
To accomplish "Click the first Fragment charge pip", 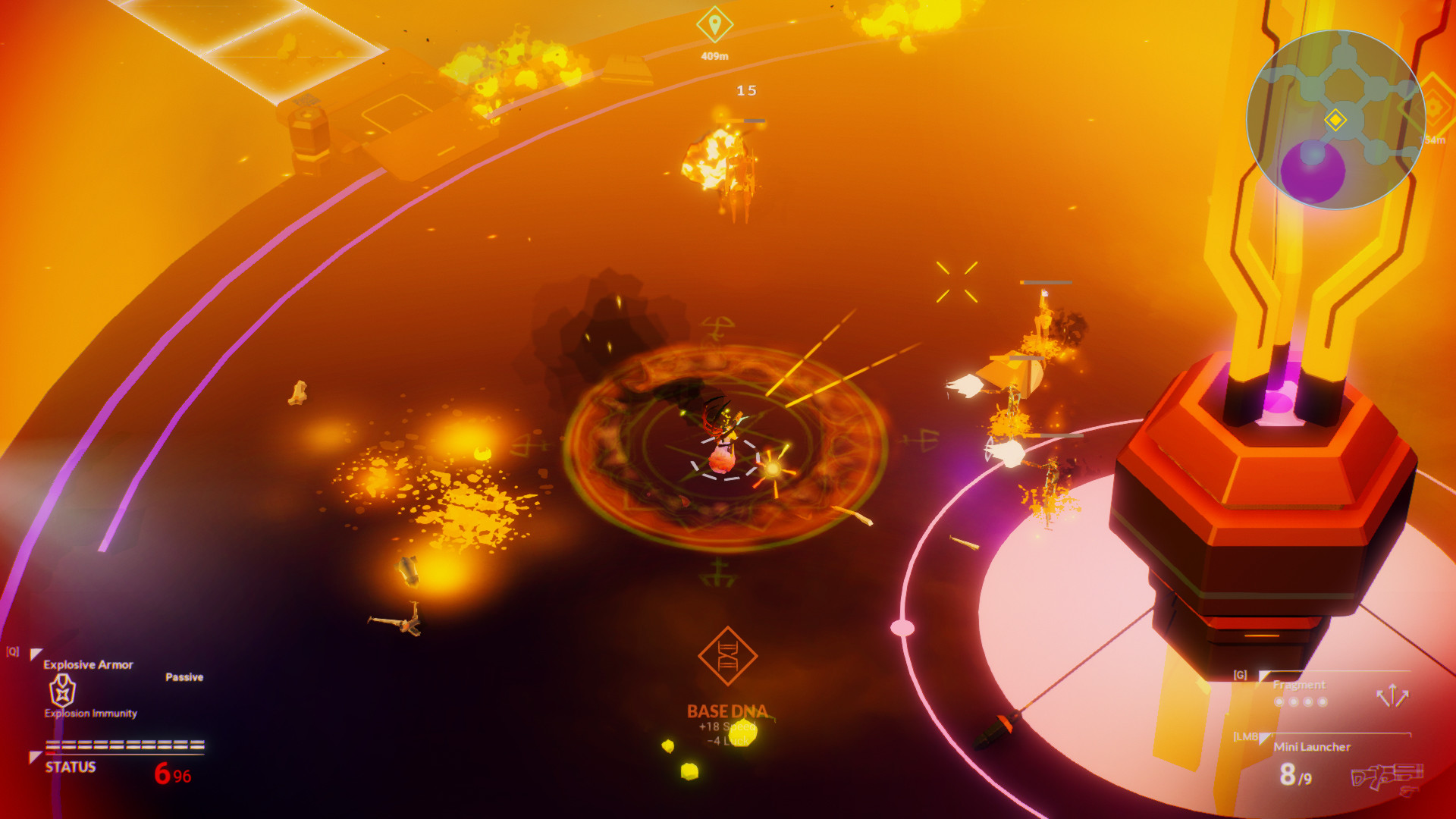I will click(x=1279, y=701).
